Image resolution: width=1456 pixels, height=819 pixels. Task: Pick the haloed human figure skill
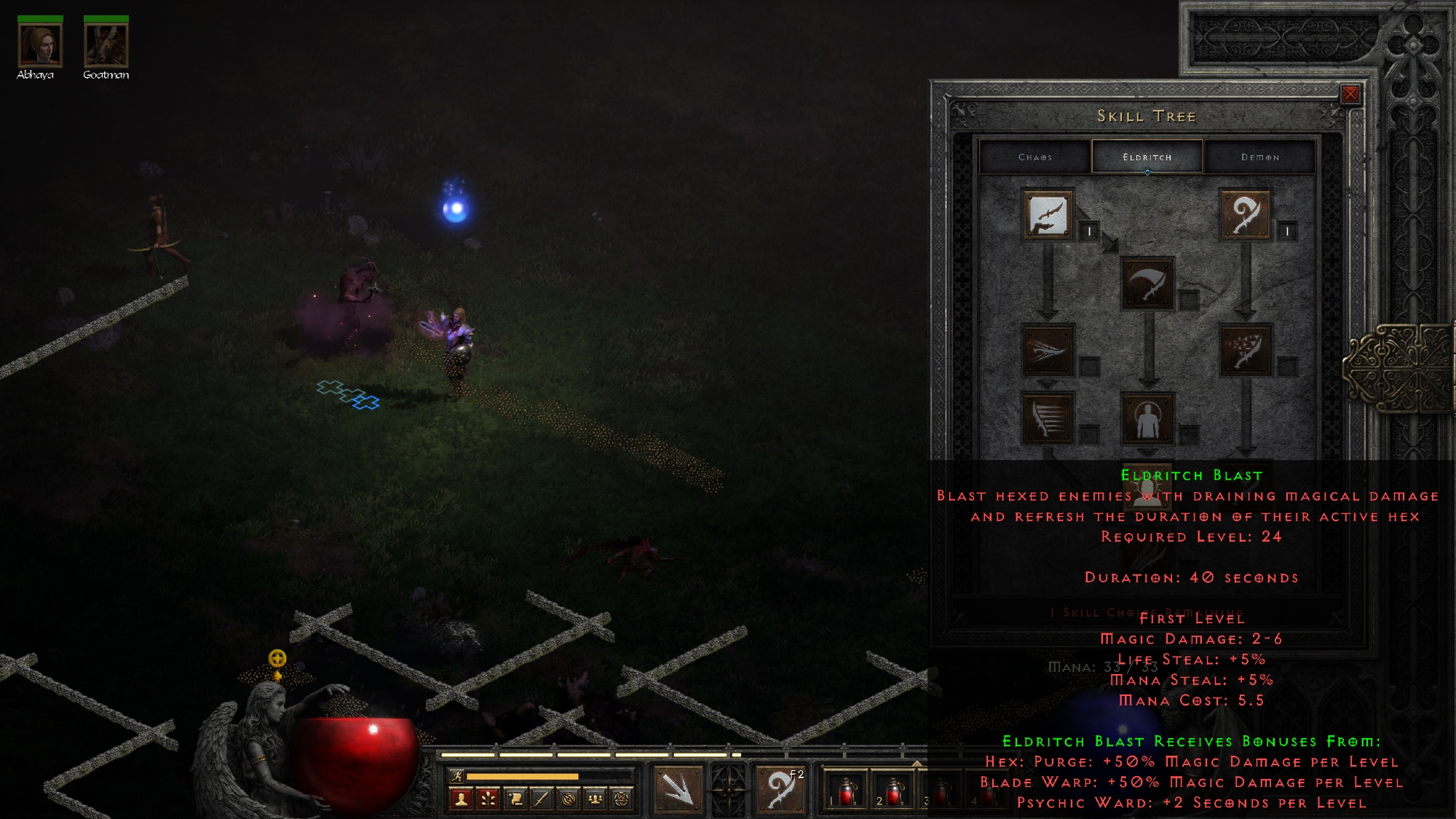click(x=1147, y=419)
